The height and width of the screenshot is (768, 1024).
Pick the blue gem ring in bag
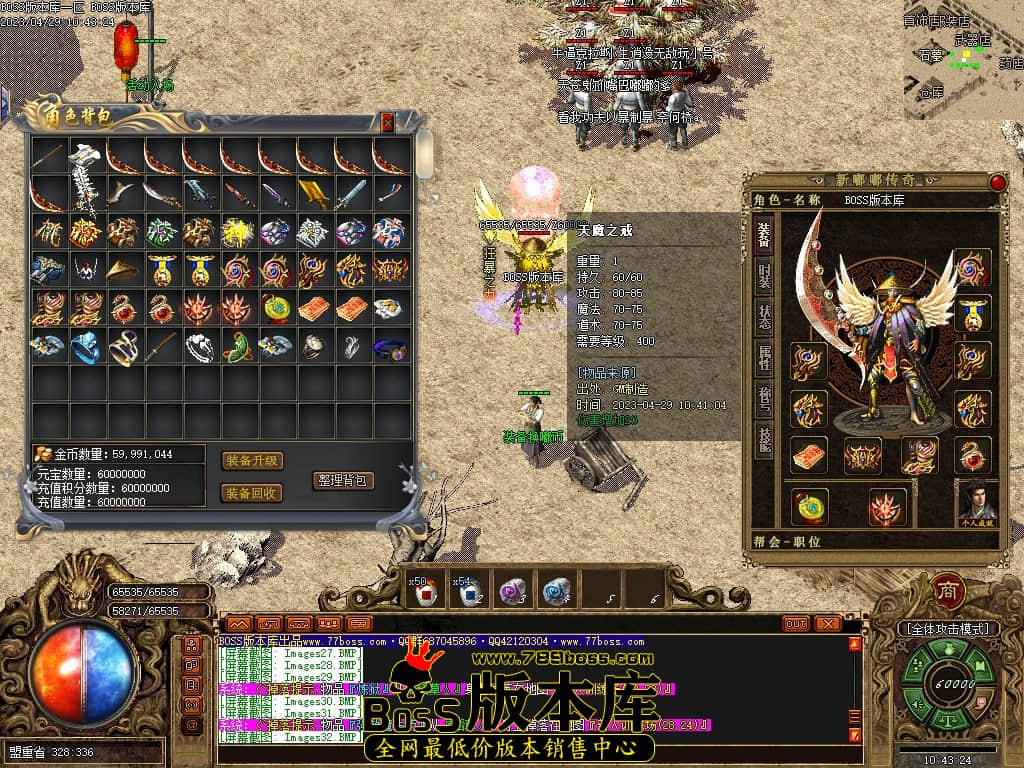pos(86,346)
